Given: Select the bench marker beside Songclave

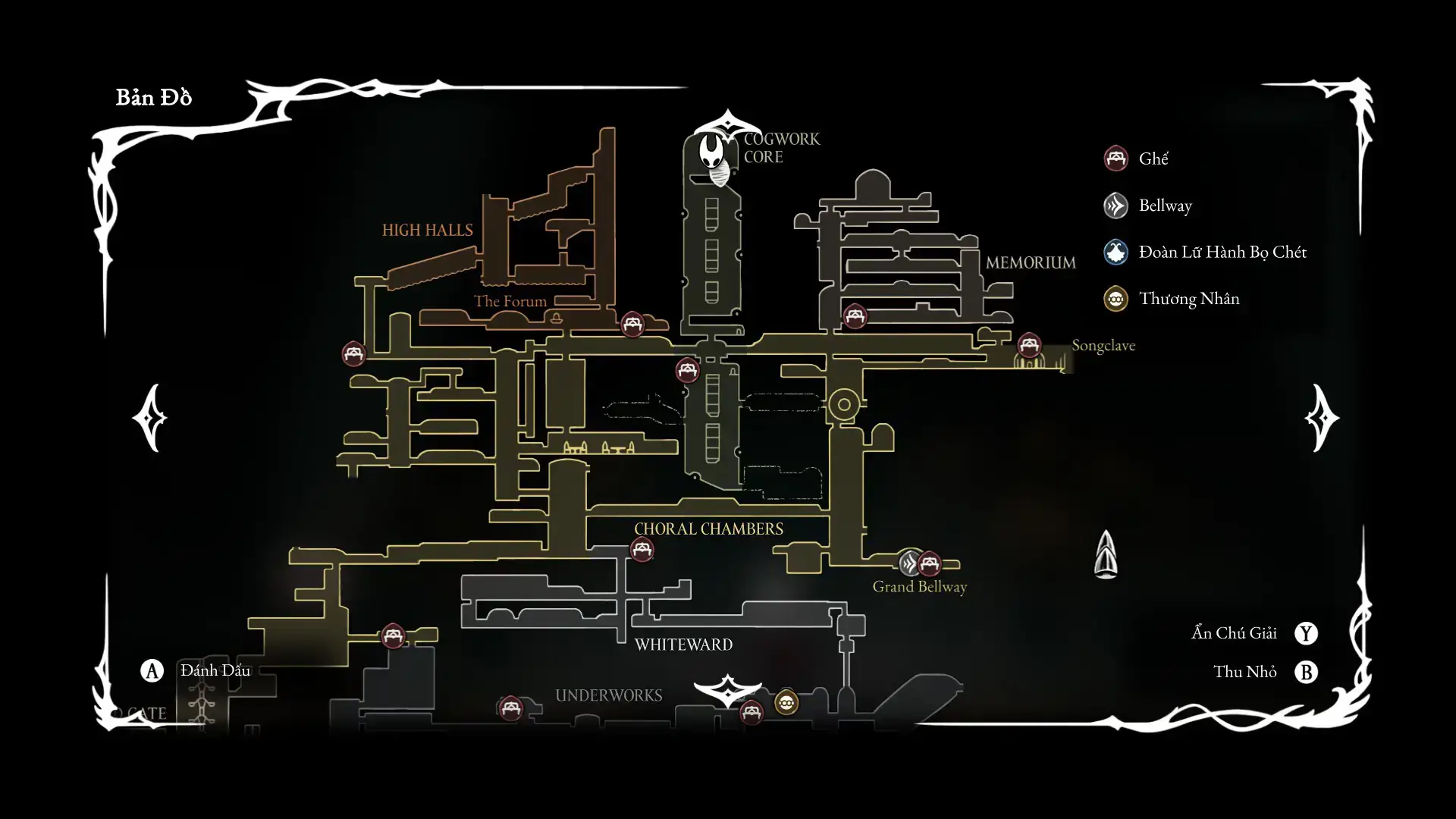Looking at the screenshot, I should click(x=1029, y=345).
